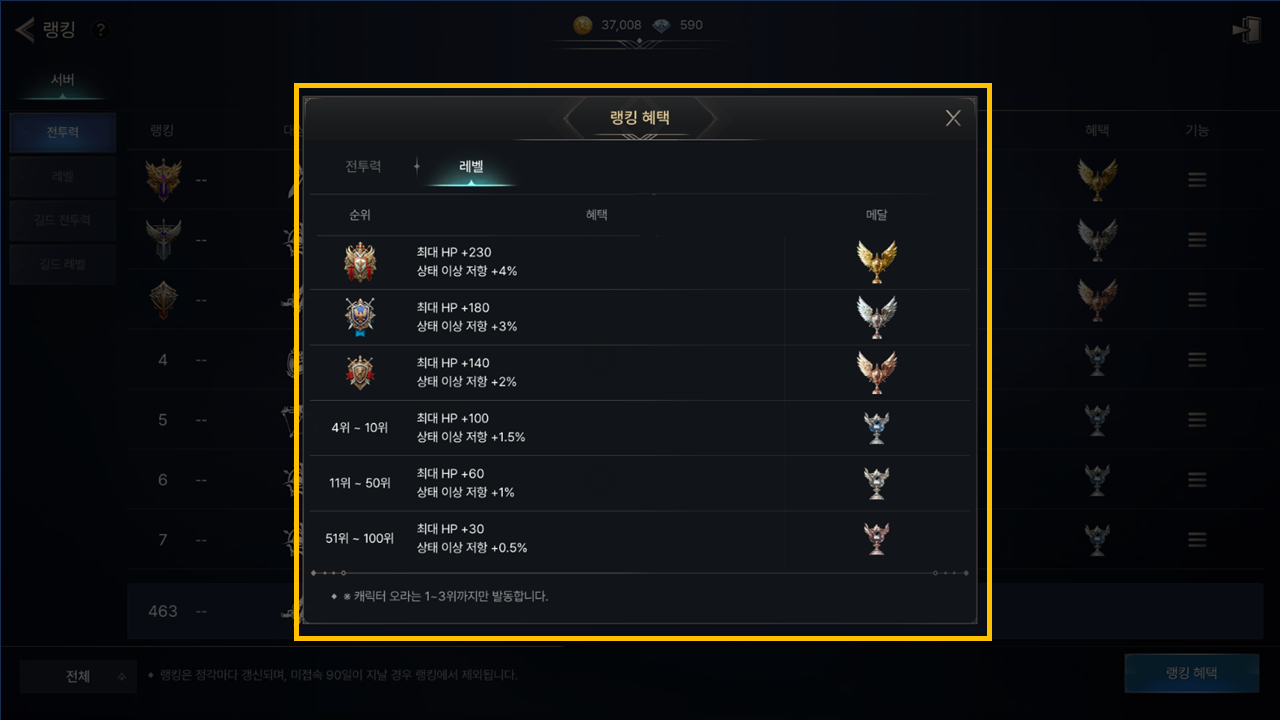Click the exit door icon

pos(1246,30)
